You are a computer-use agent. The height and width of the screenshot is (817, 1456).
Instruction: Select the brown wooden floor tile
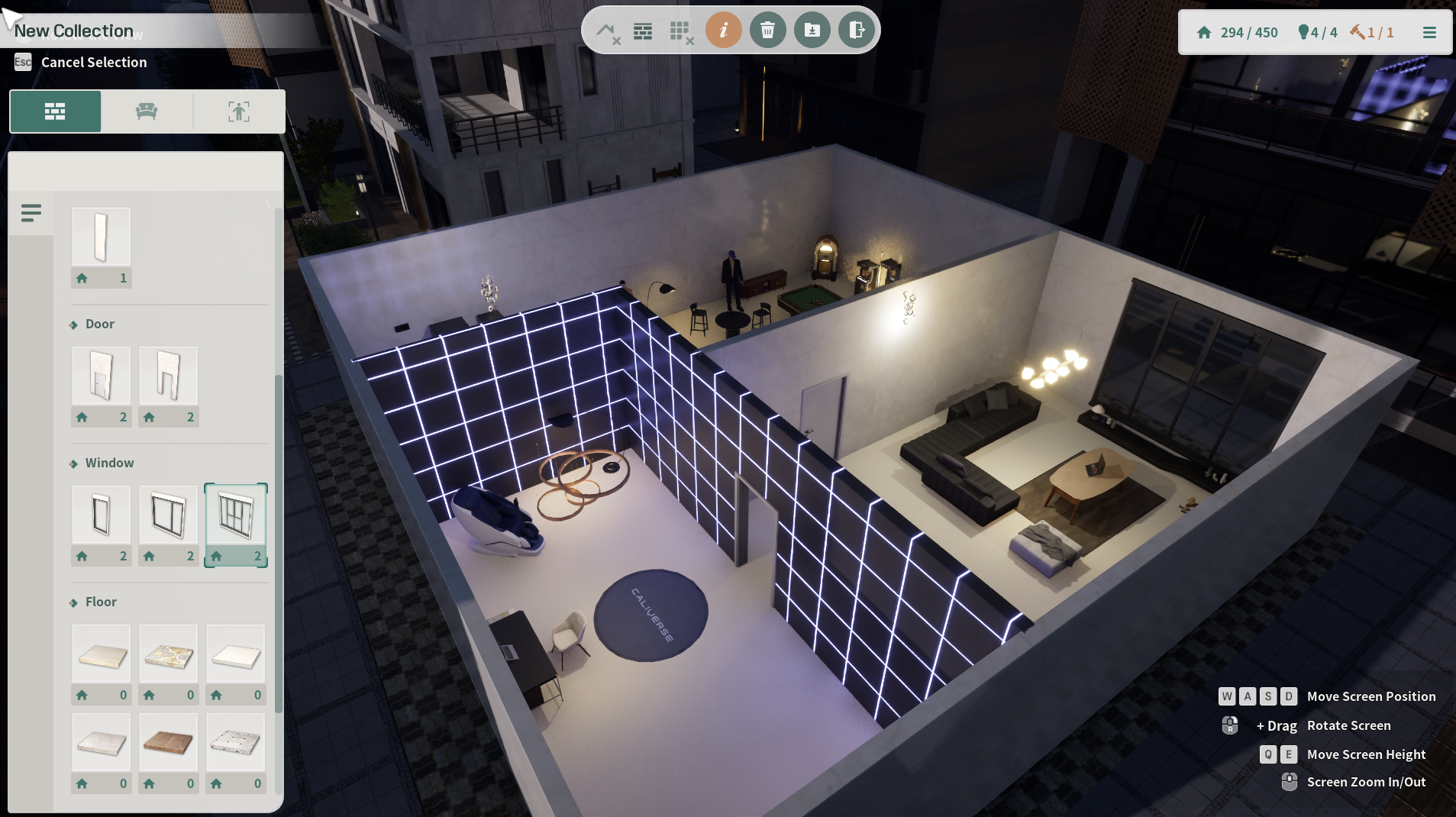169,742
